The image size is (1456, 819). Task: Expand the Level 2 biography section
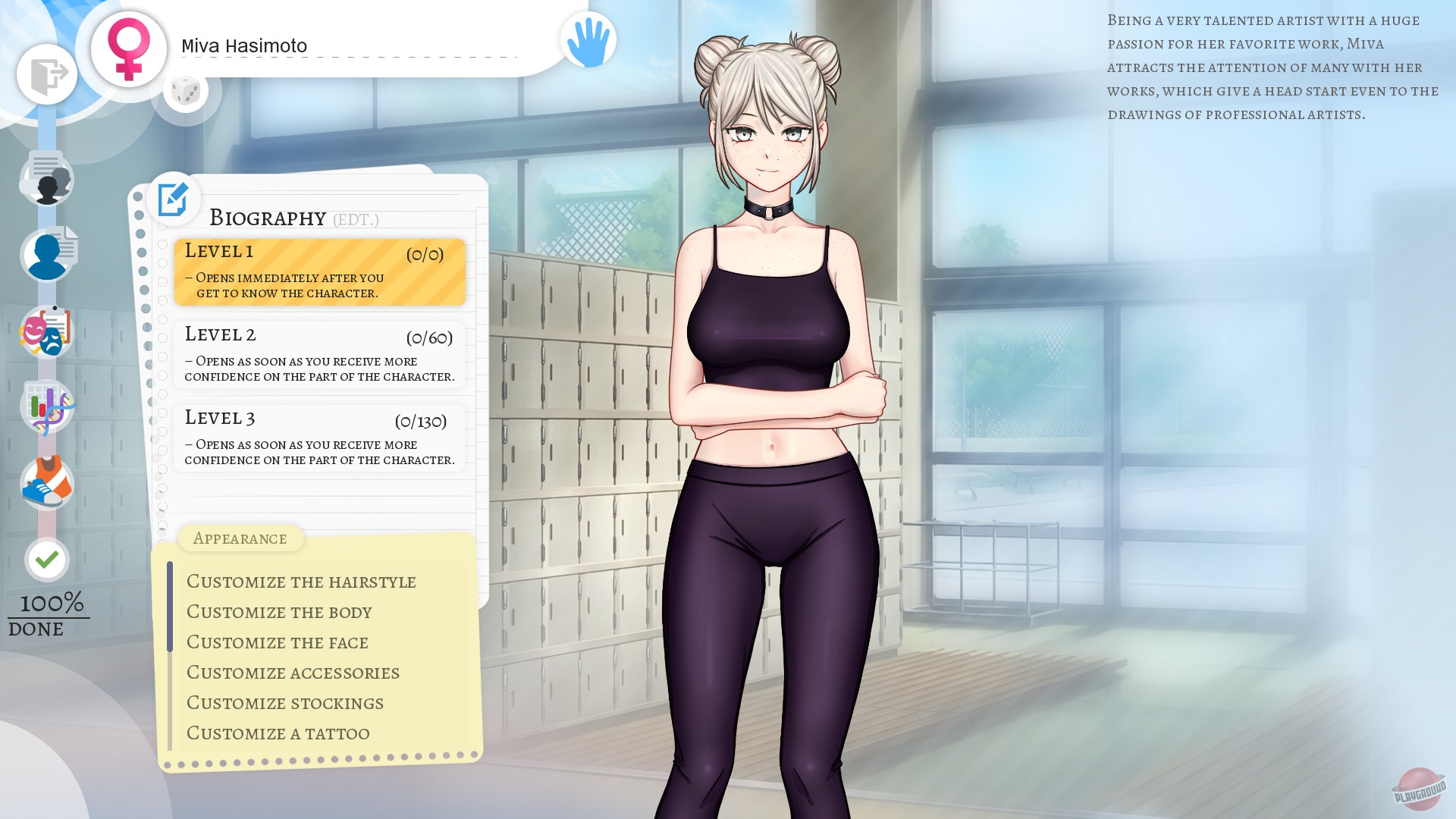(318, 353)
